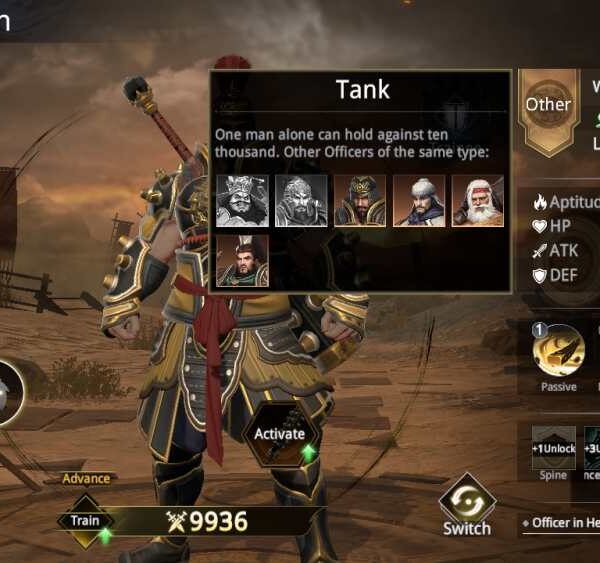Choose the white-bearded officer portrait
600x563 pixels.
[477, 201]
